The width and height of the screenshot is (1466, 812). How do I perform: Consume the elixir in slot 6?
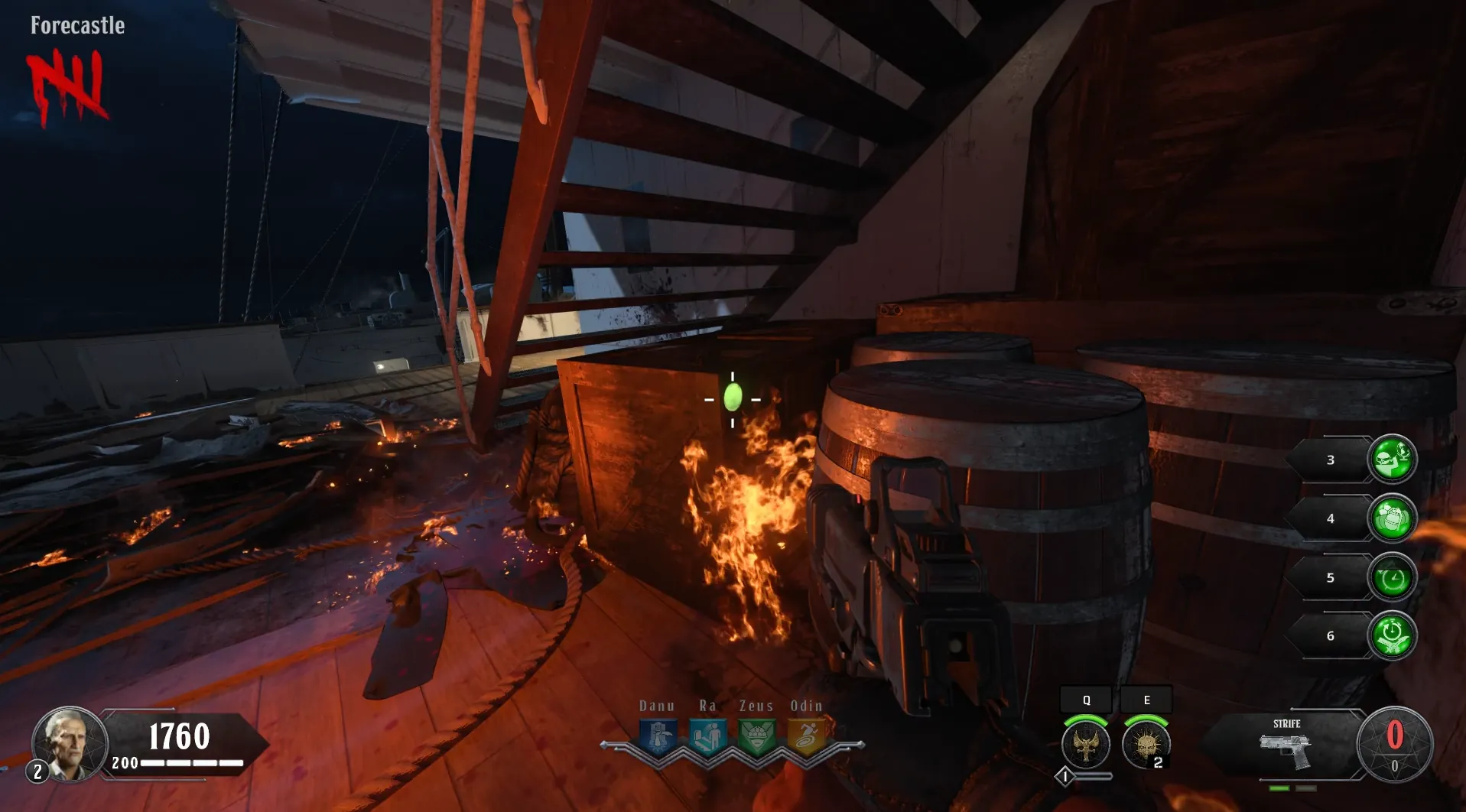[1392, 635]
